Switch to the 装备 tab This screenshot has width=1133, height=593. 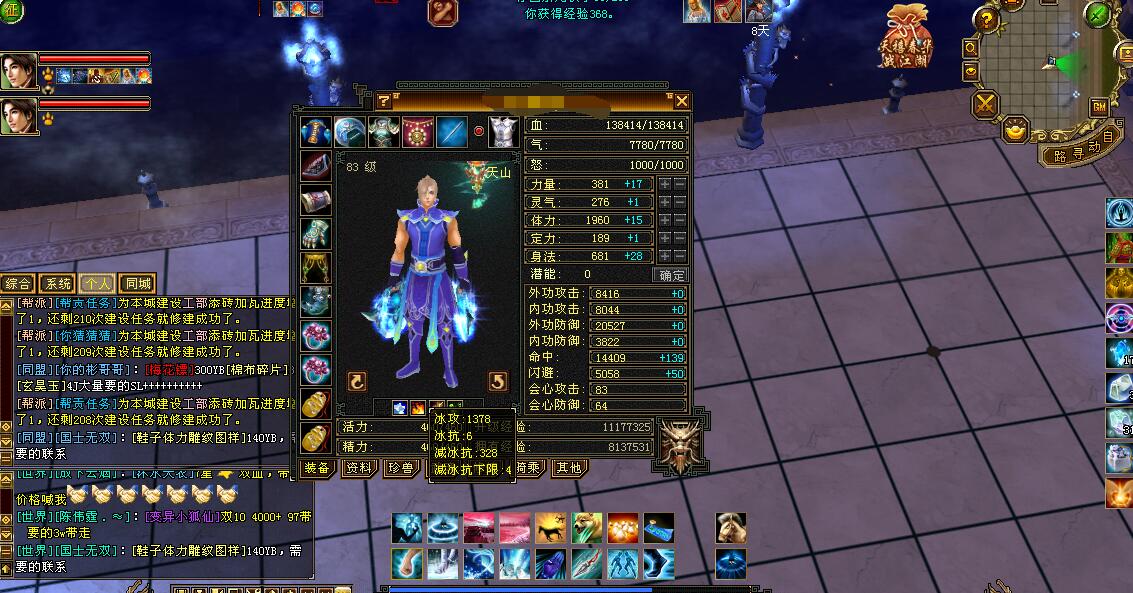click(x=317, y=468)
